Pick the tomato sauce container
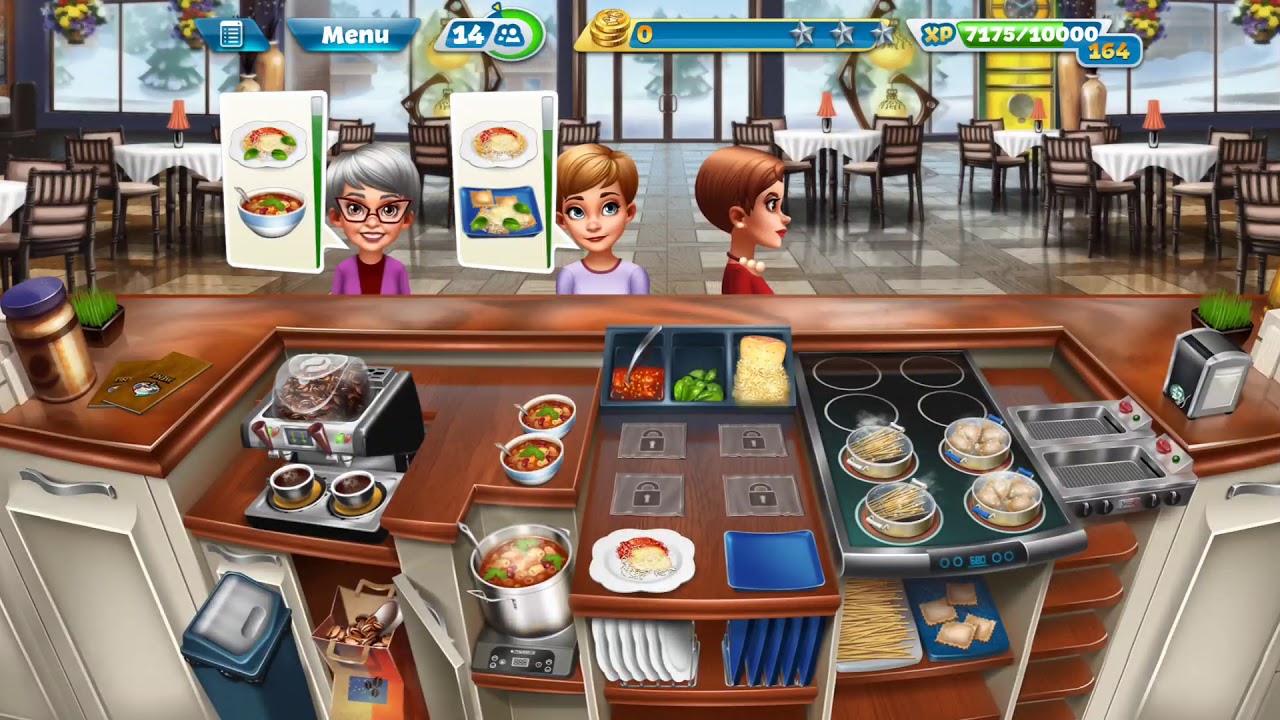 tap(636, 380)
